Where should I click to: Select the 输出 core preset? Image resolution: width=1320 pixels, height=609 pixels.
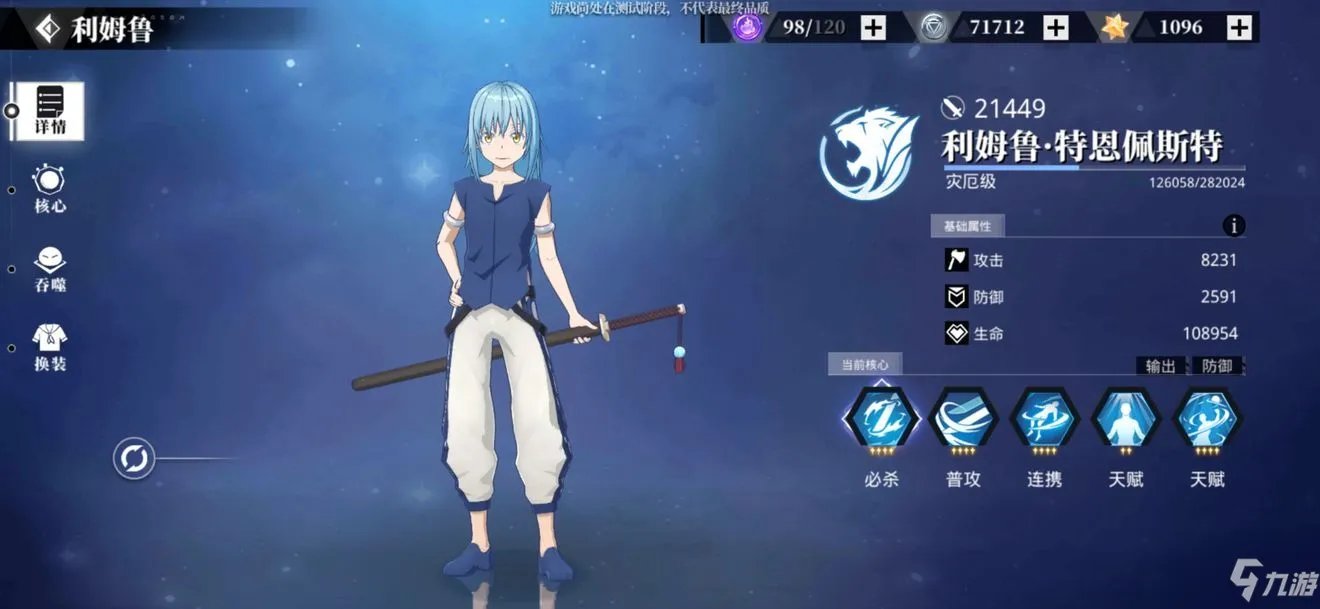point(1161,366)
